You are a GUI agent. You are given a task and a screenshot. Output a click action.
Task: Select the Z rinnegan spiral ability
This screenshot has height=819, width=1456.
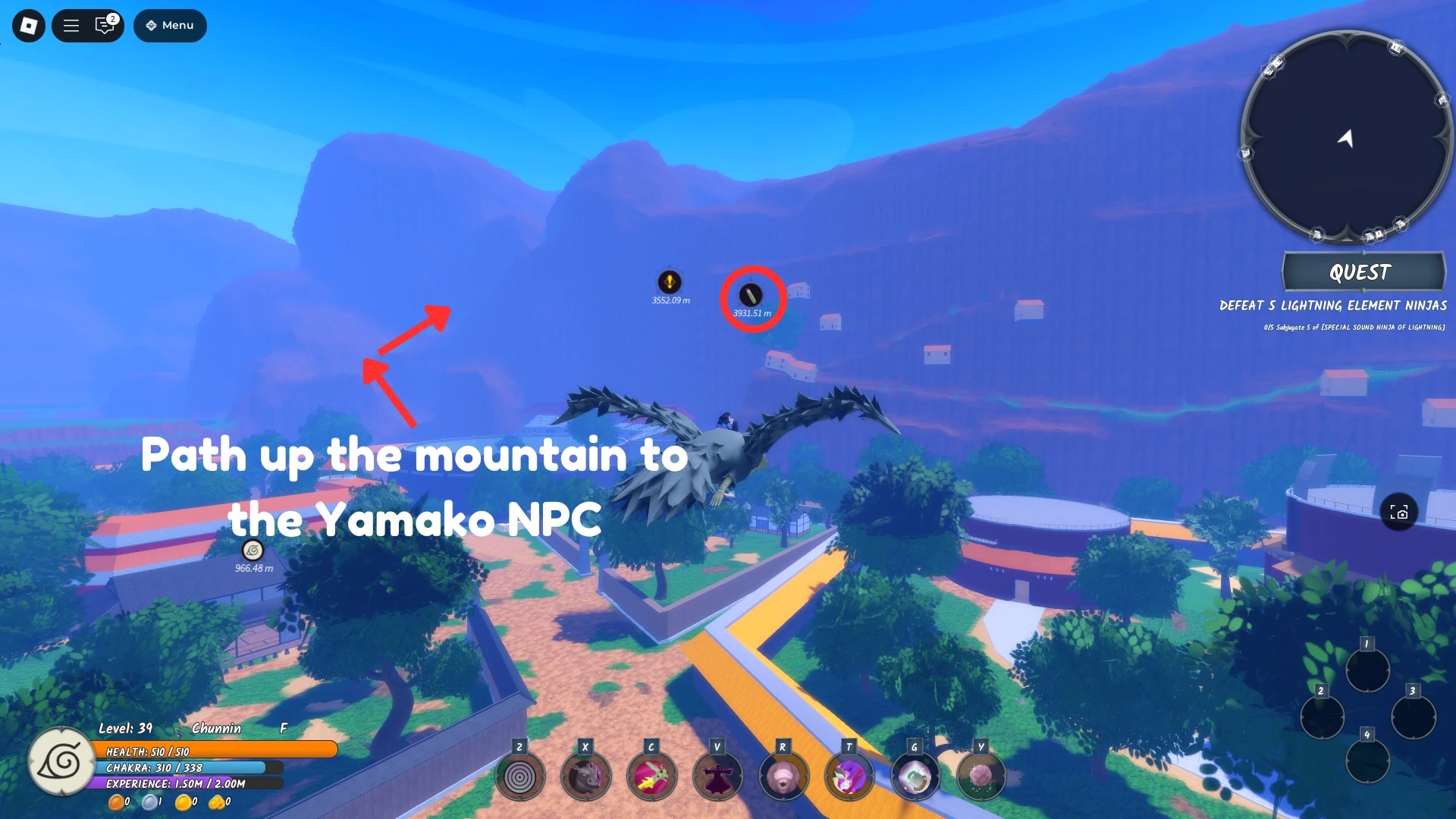coord(519,775)
